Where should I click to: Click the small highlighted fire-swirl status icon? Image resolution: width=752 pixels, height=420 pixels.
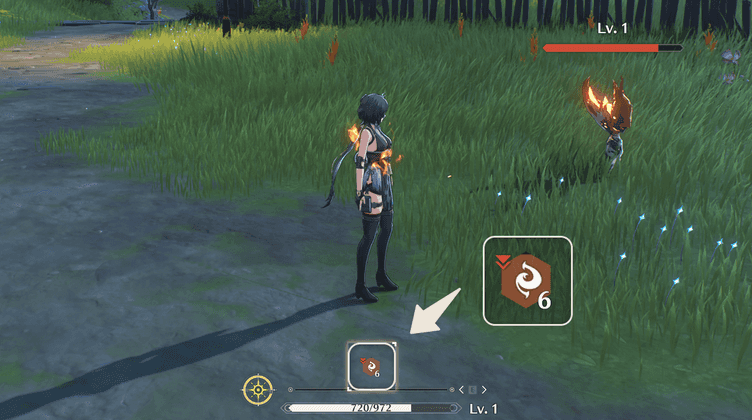tap(371, 366)
